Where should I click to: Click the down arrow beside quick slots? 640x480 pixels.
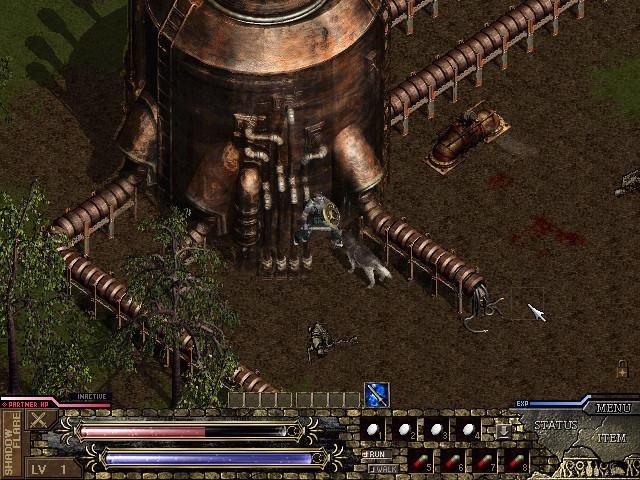point(503,430)
